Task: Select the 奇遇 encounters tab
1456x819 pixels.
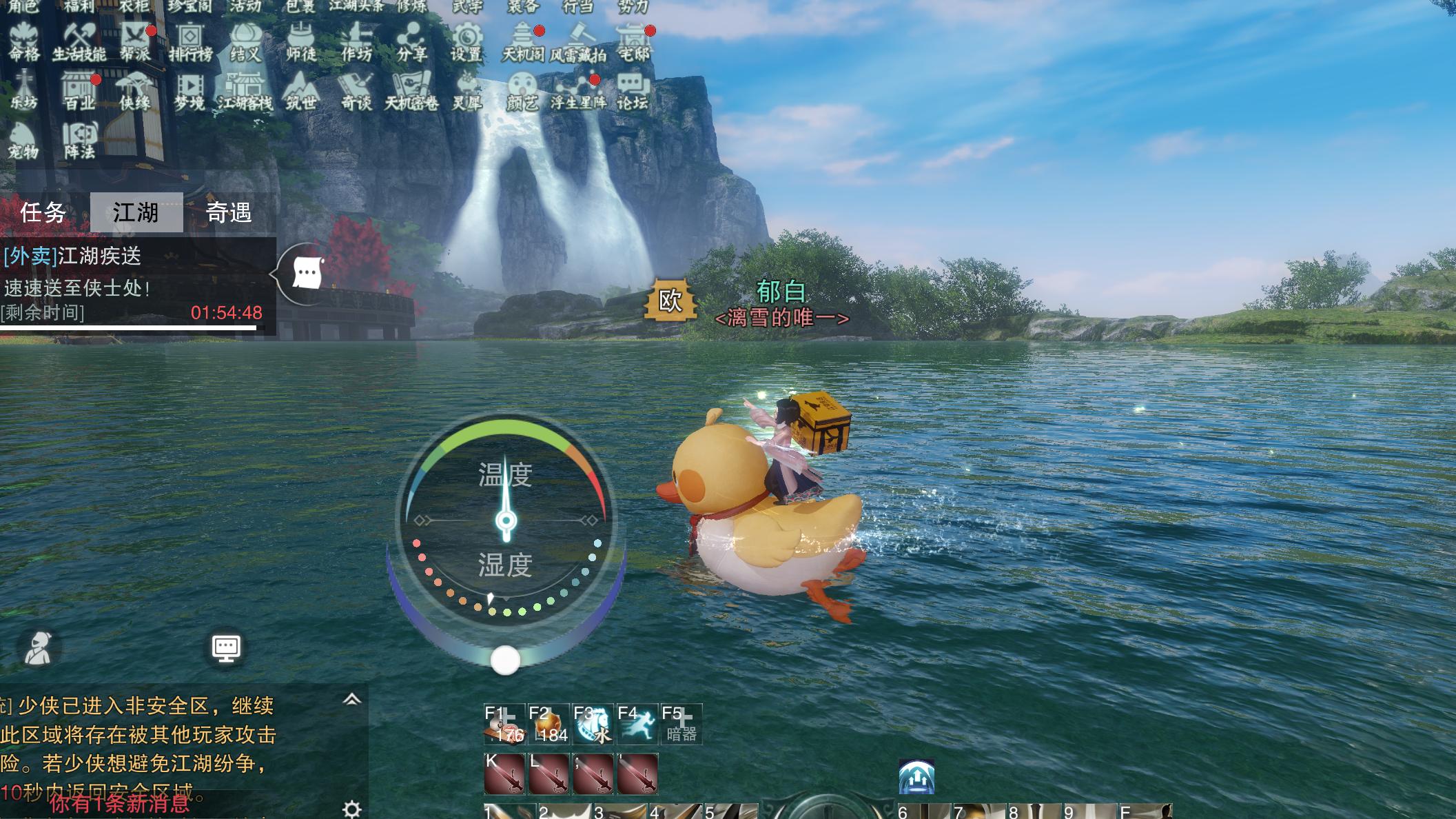Action: pyautogui.click(x=229, y=212)
